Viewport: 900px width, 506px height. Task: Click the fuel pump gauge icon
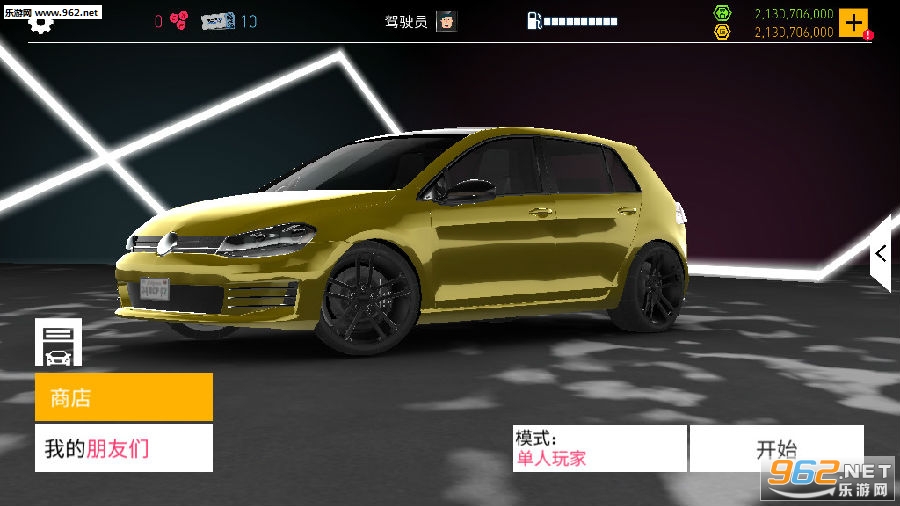[534, 21]
